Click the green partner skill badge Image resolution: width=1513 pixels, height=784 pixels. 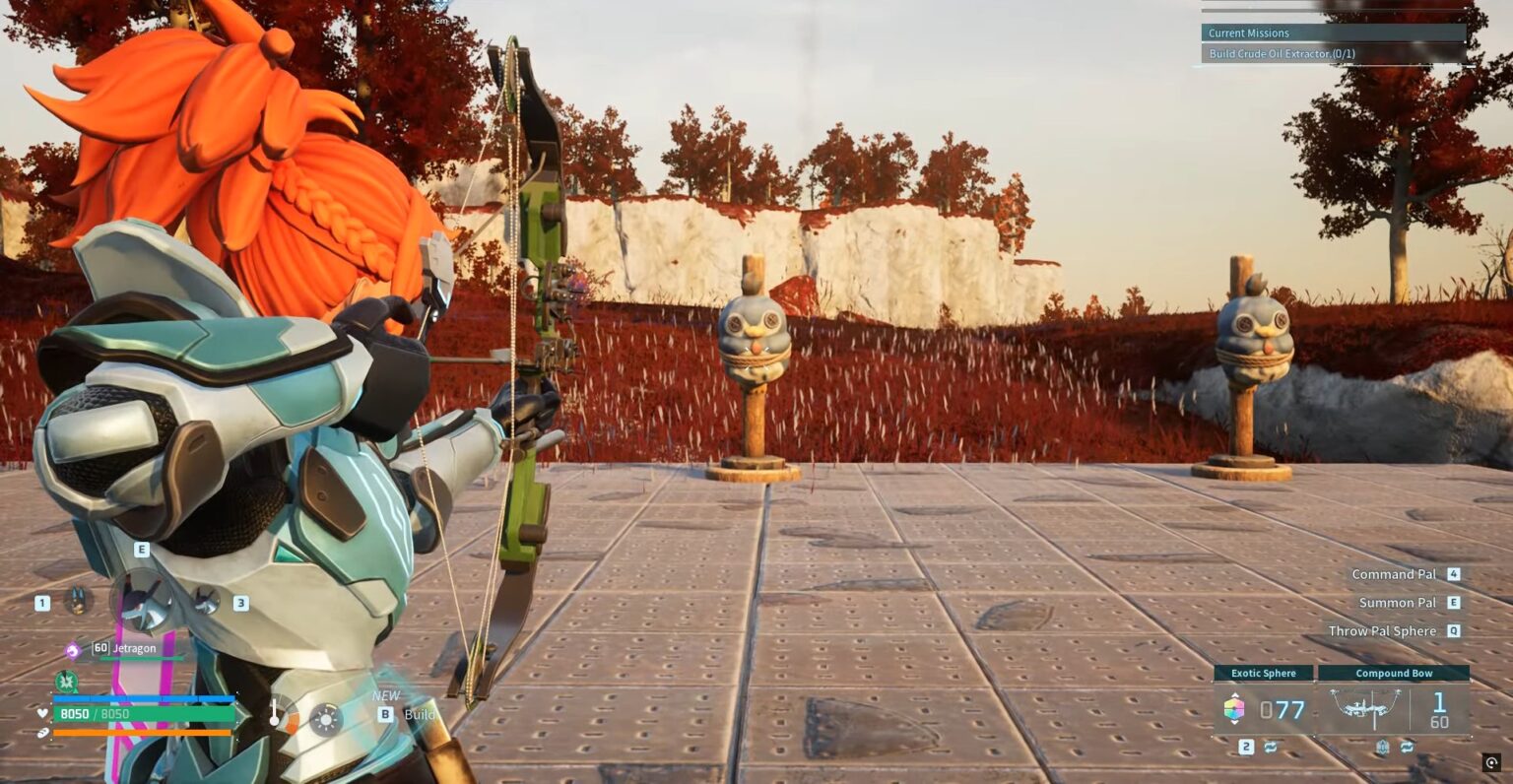[66, 681]
